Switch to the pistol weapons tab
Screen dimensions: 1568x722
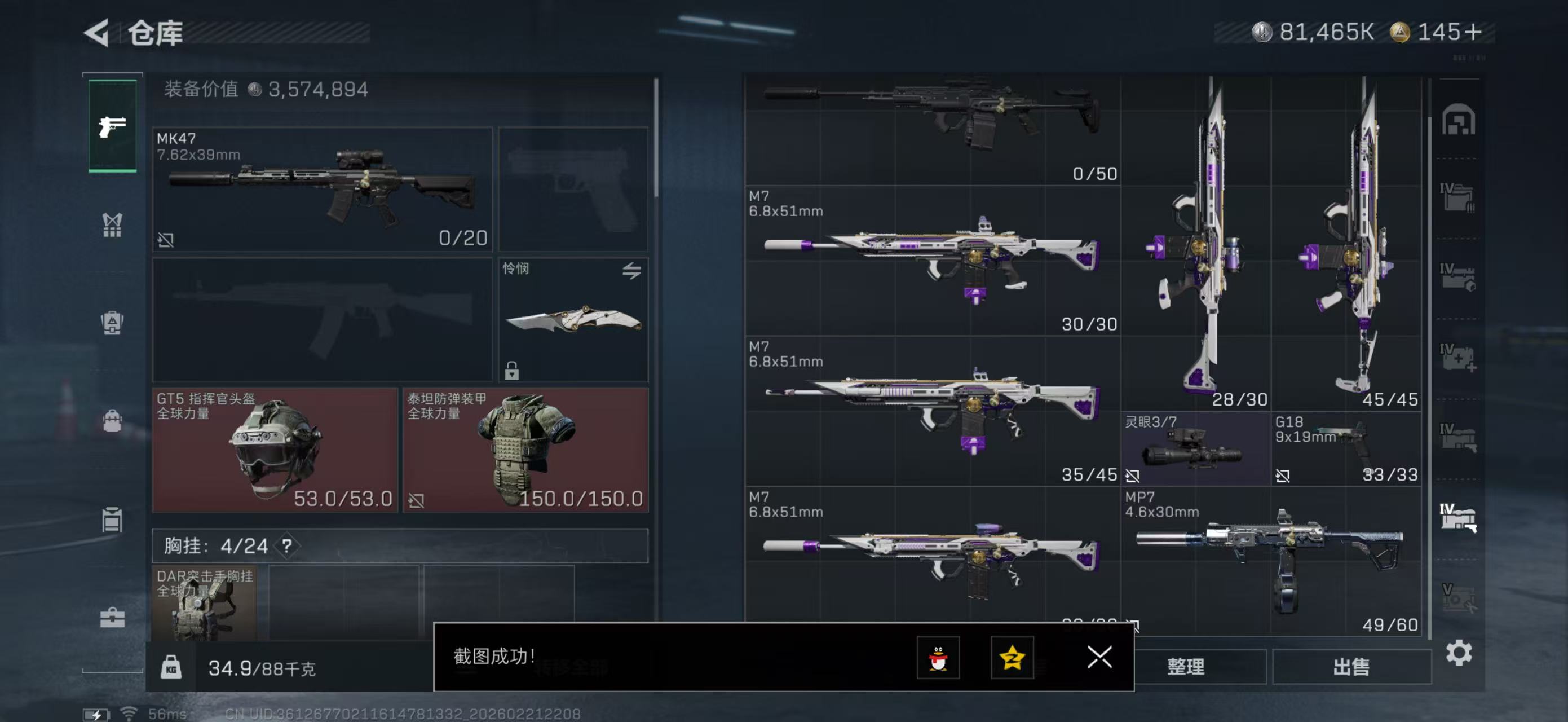click(113, 126)
